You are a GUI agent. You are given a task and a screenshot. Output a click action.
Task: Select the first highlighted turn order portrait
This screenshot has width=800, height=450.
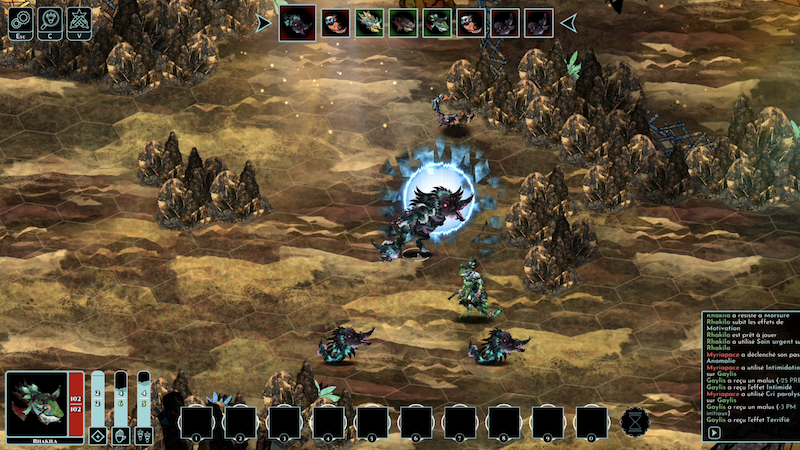(298, 22)
